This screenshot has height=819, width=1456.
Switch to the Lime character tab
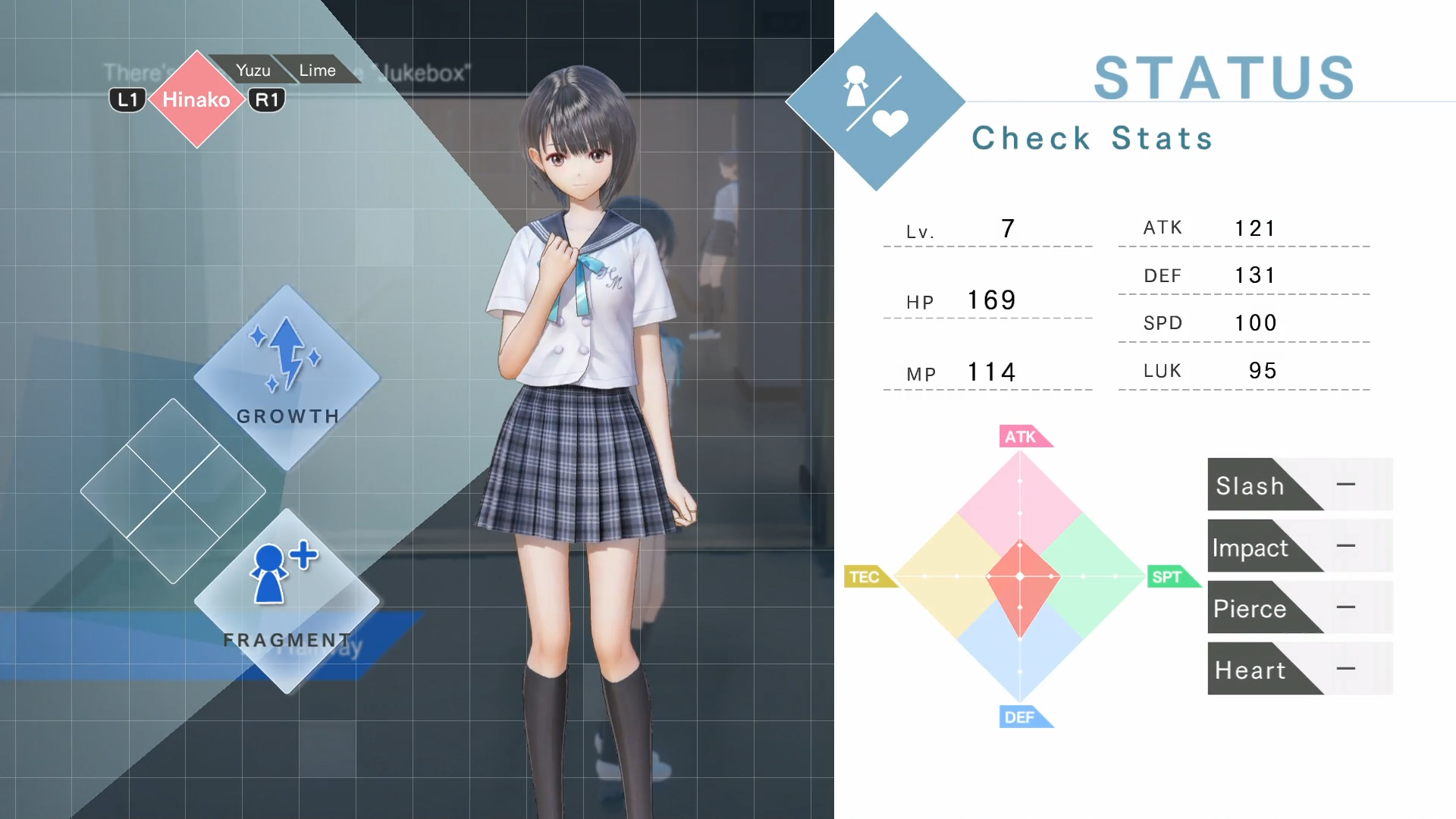[318, 70]
